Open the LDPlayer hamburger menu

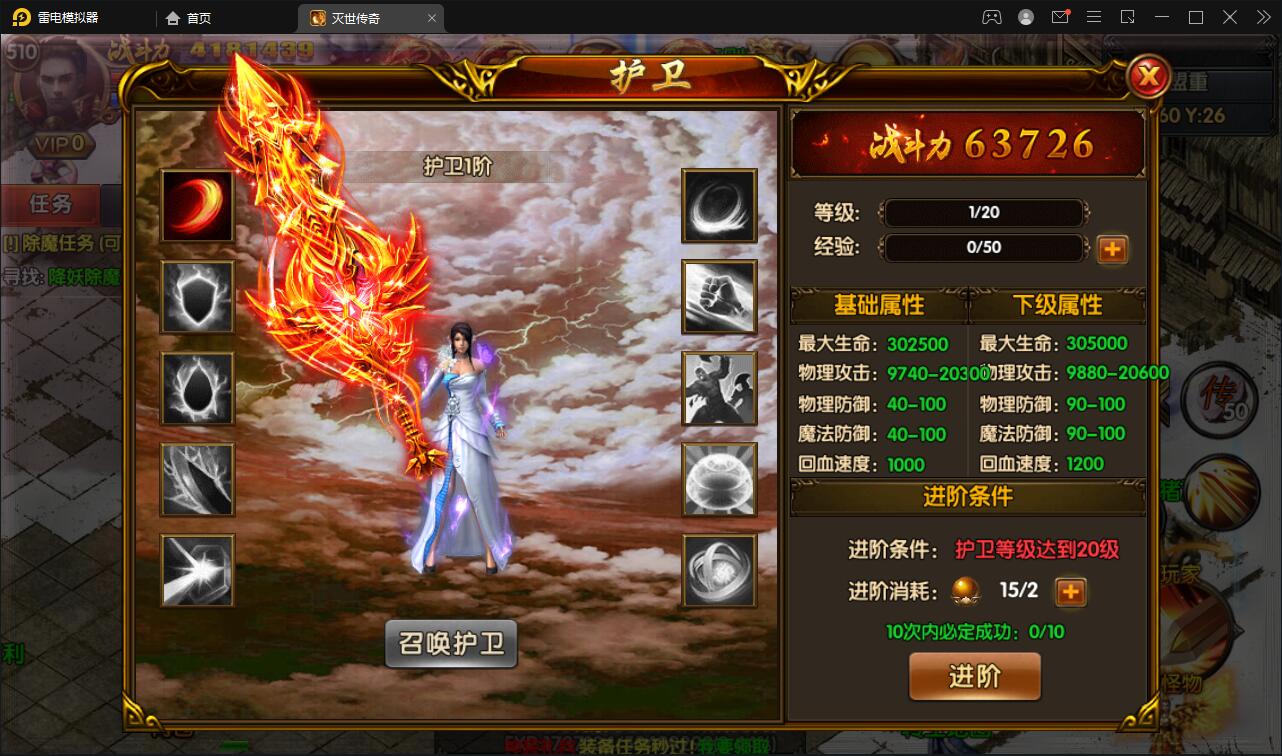[x=1095, y=17]
